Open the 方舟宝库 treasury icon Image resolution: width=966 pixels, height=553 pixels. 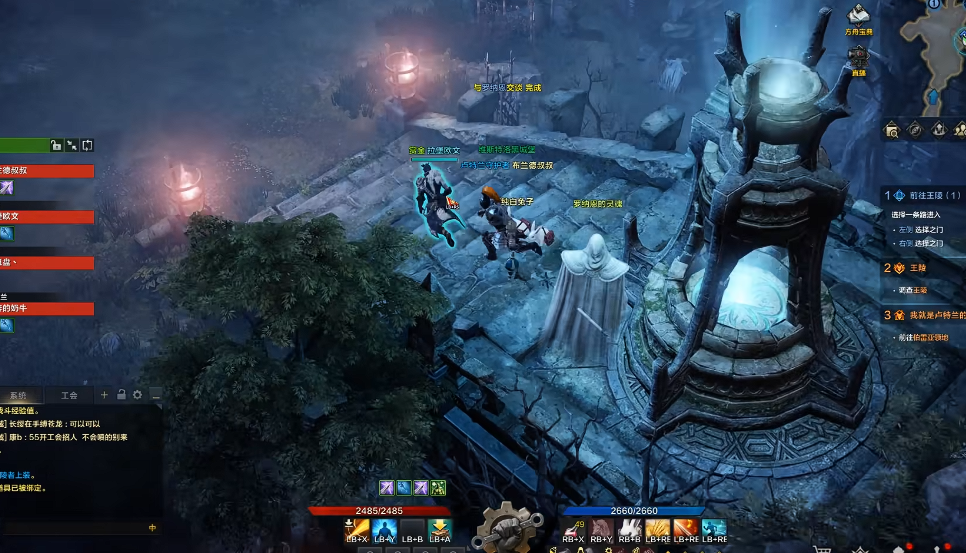[858, 16]
